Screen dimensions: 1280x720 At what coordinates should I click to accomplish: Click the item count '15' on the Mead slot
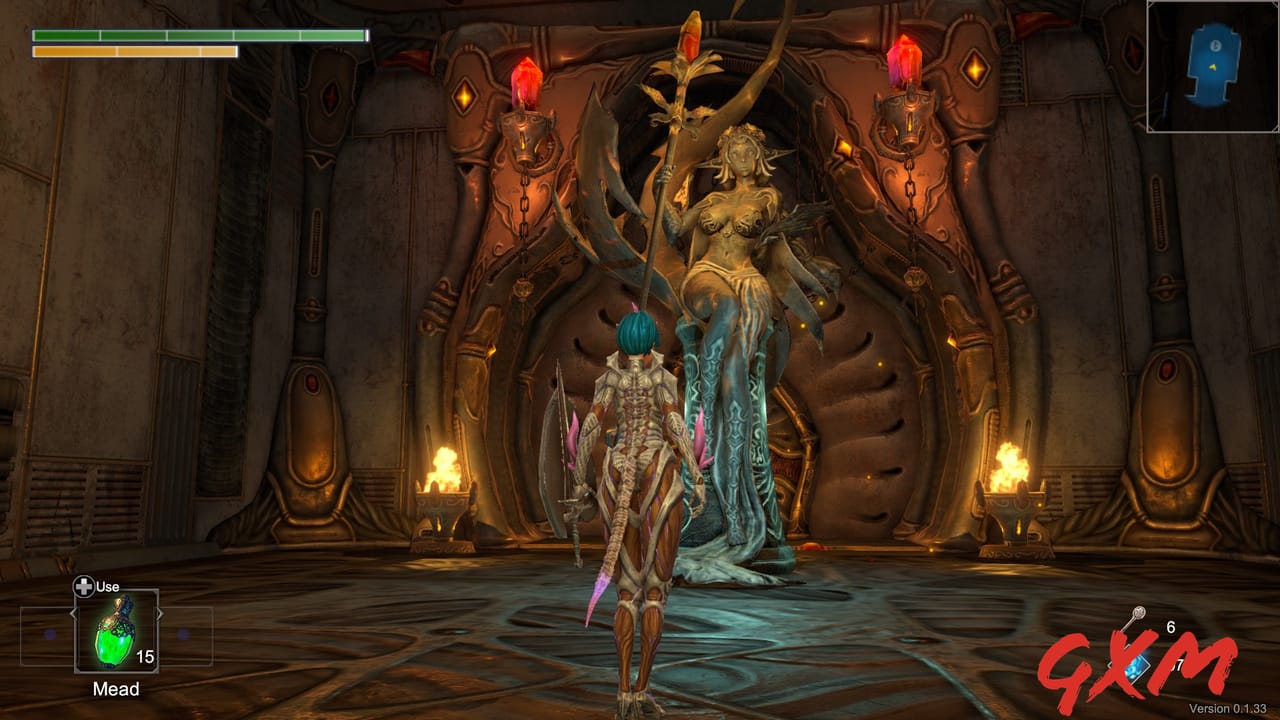point(145,656)
